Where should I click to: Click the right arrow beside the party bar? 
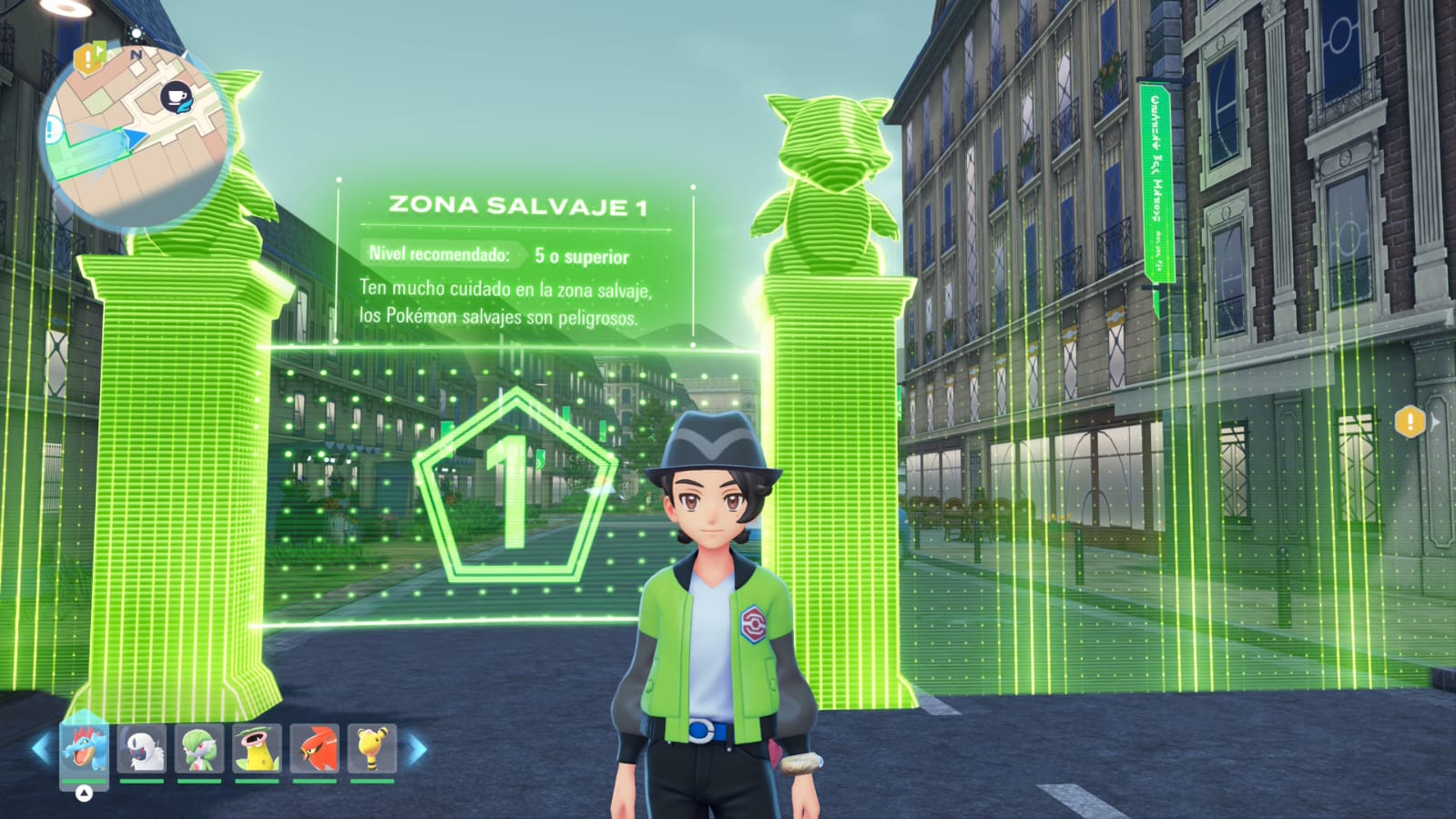coord(417,750)
